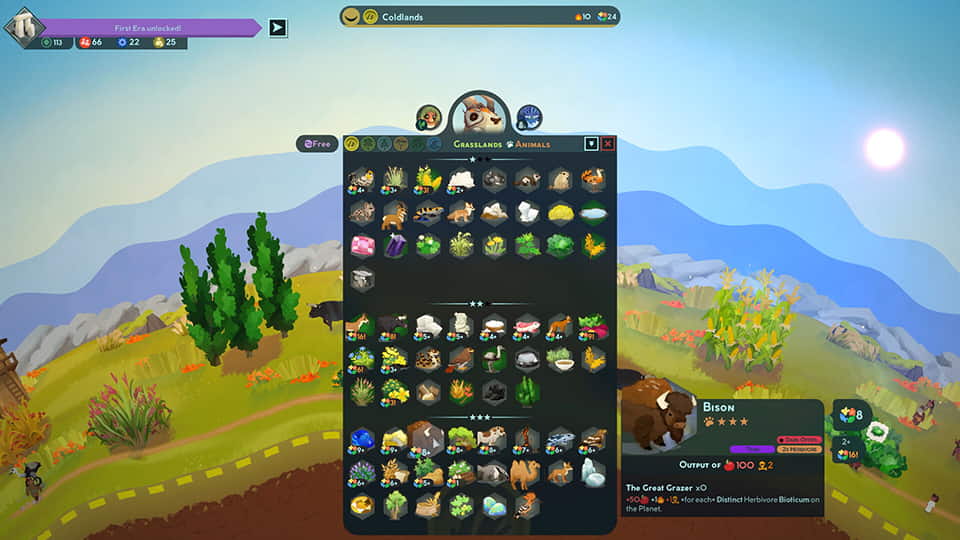
Task: Switch to the blue whale character portrait
Action: pos(529,118)
